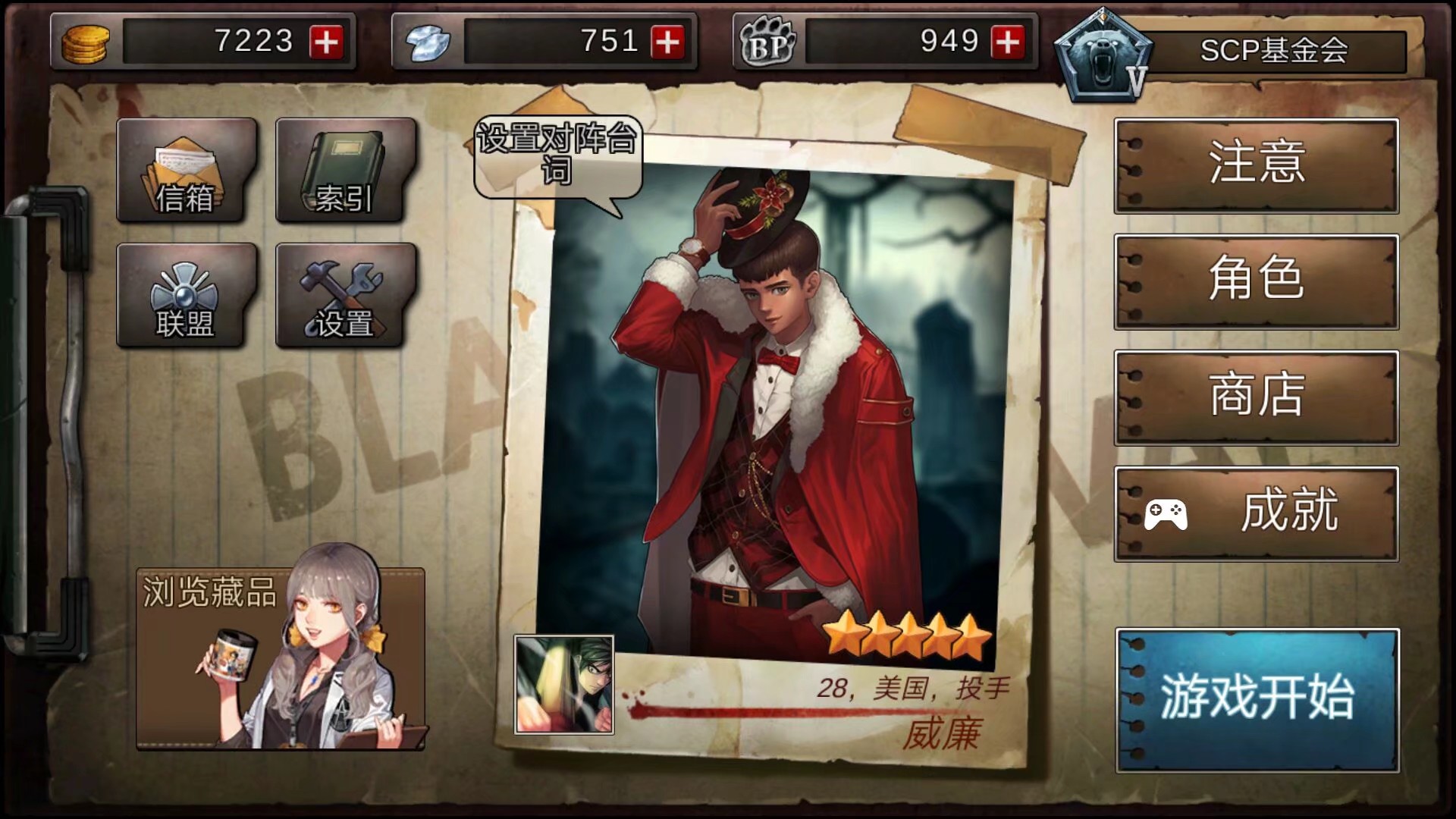Click the BP paw icon
The height and width of the screenshot is (819, 1456).
pos(766,42)
